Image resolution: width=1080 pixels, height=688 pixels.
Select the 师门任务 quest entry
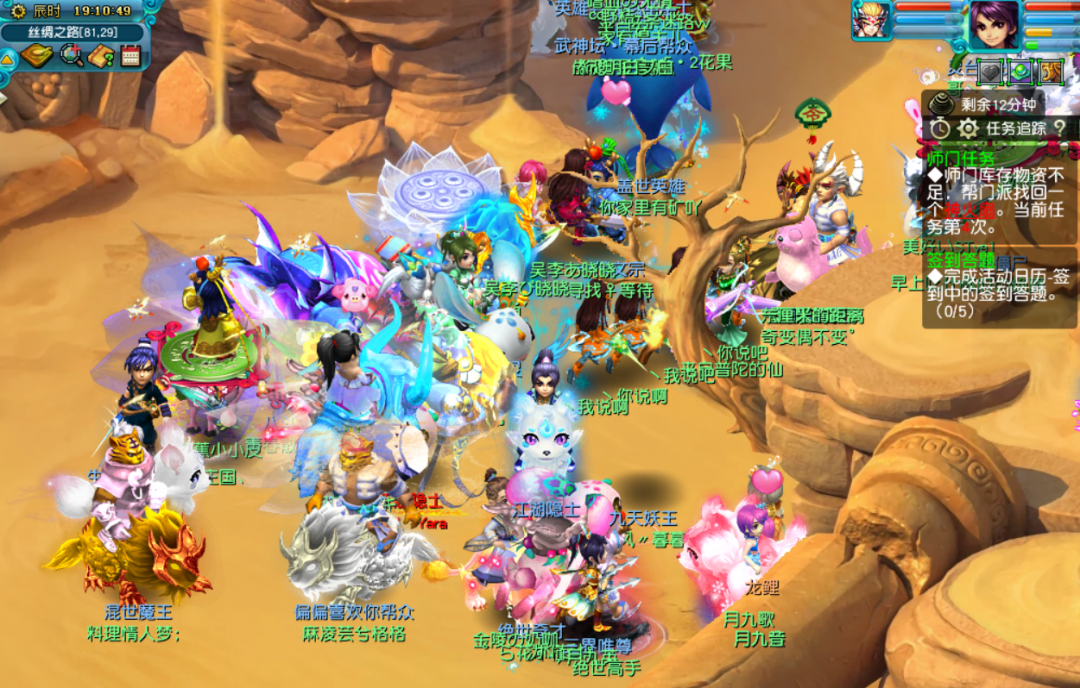point(961,158)
